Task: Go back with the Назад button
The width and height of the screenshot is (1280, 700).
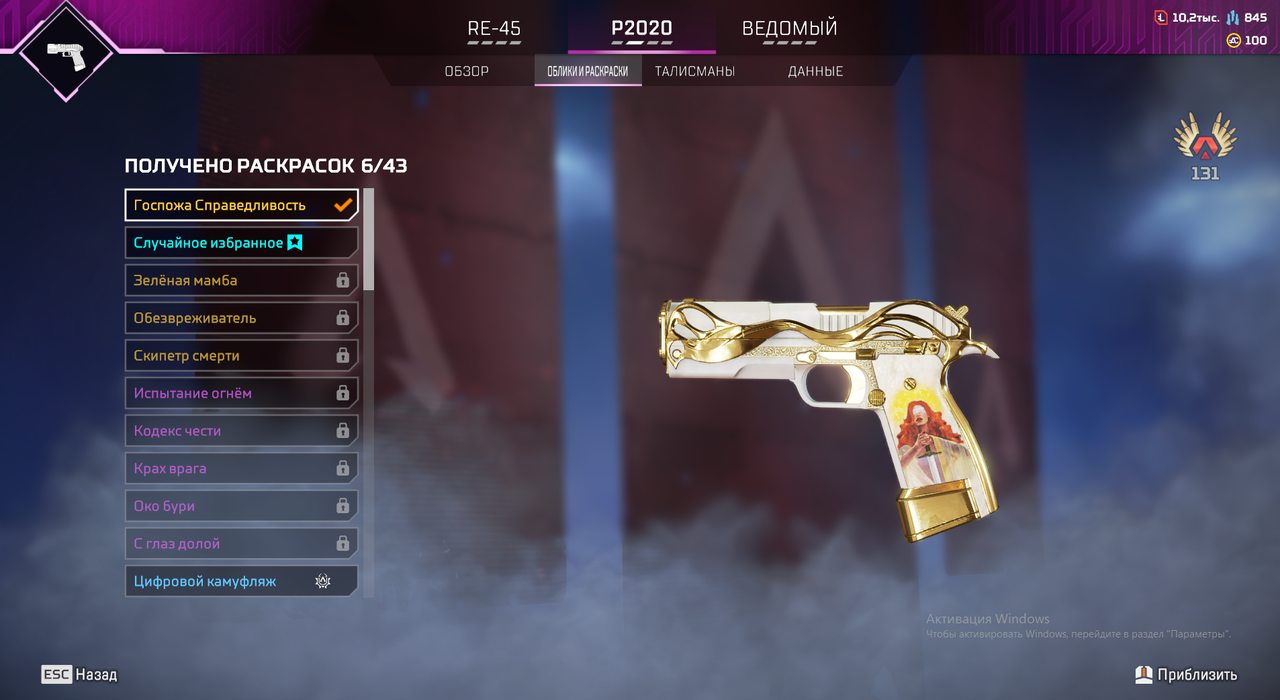Action: (x=79, y=675)
